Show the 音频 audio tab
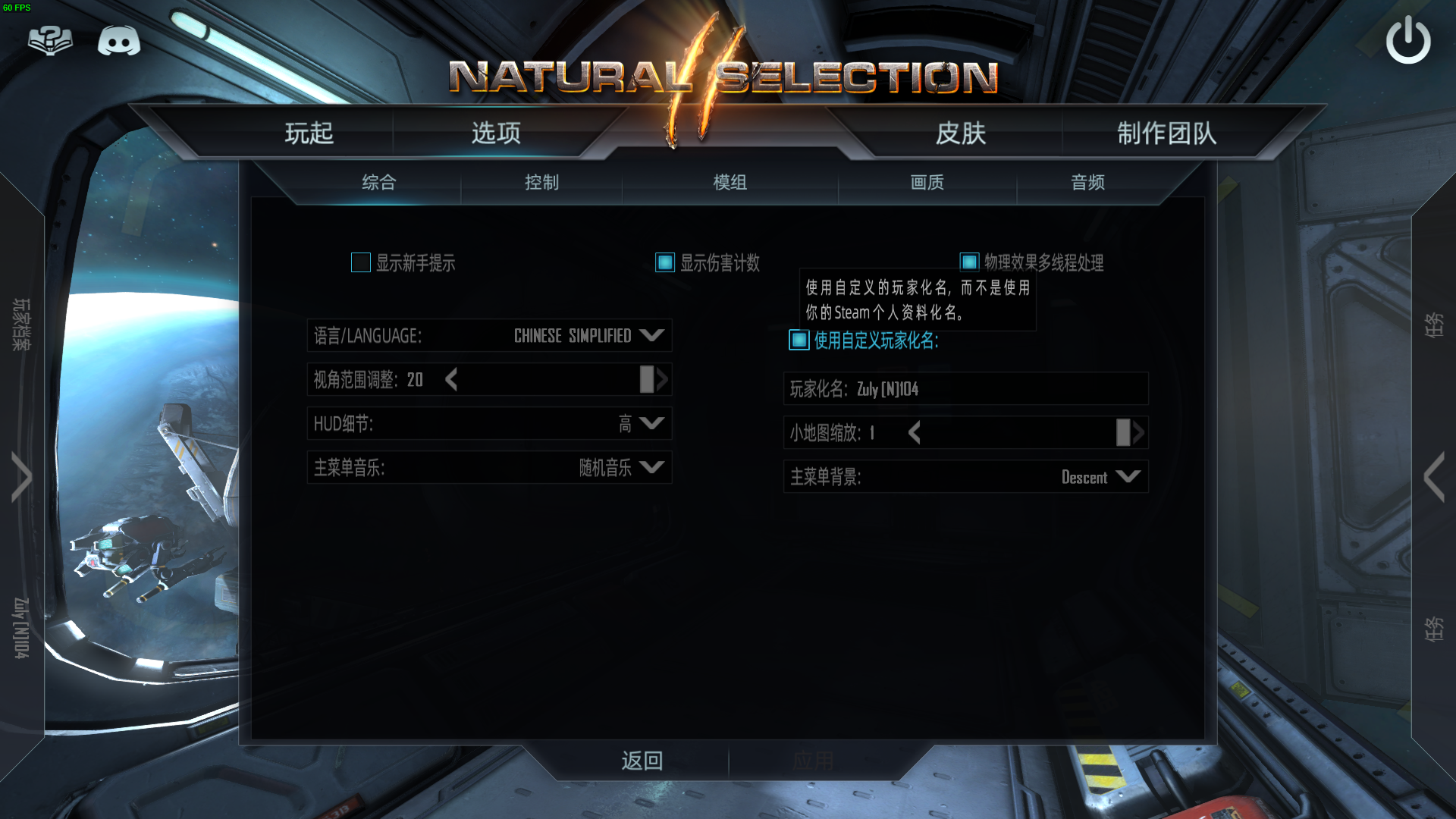This screenshot has width=1456, height=819. [1087, 182]
